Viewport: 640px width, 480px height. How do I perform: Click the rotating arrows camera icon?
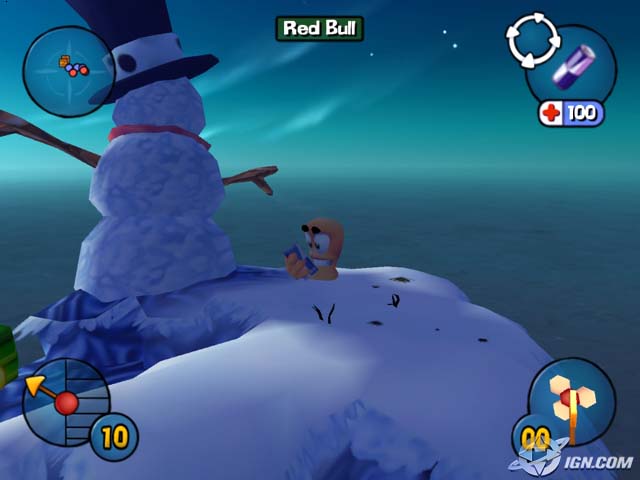[x=529, y=38]
